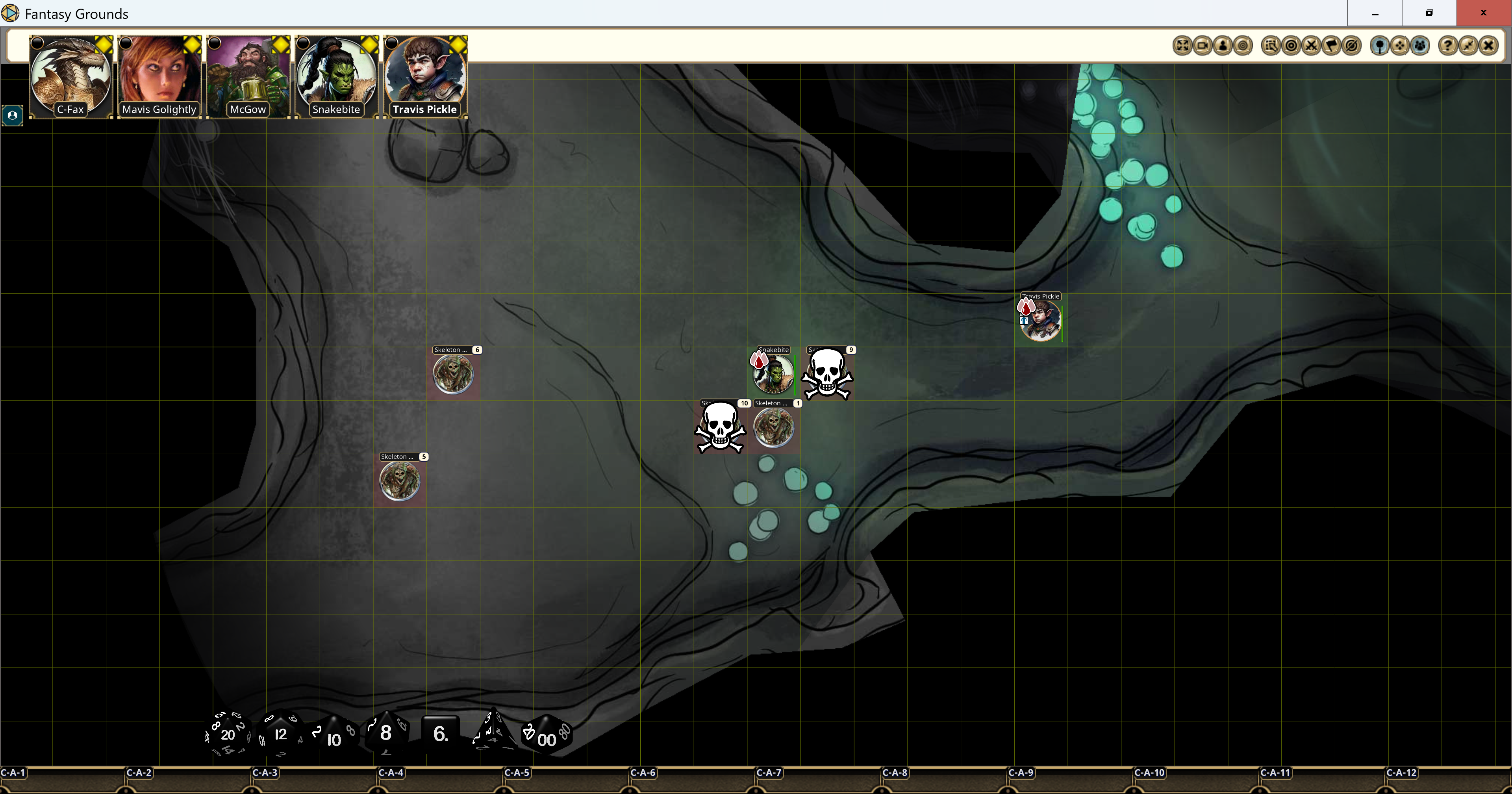Open the help question mark icon
Viewport: 1512px width, 794px height.
click(1448, 45)
